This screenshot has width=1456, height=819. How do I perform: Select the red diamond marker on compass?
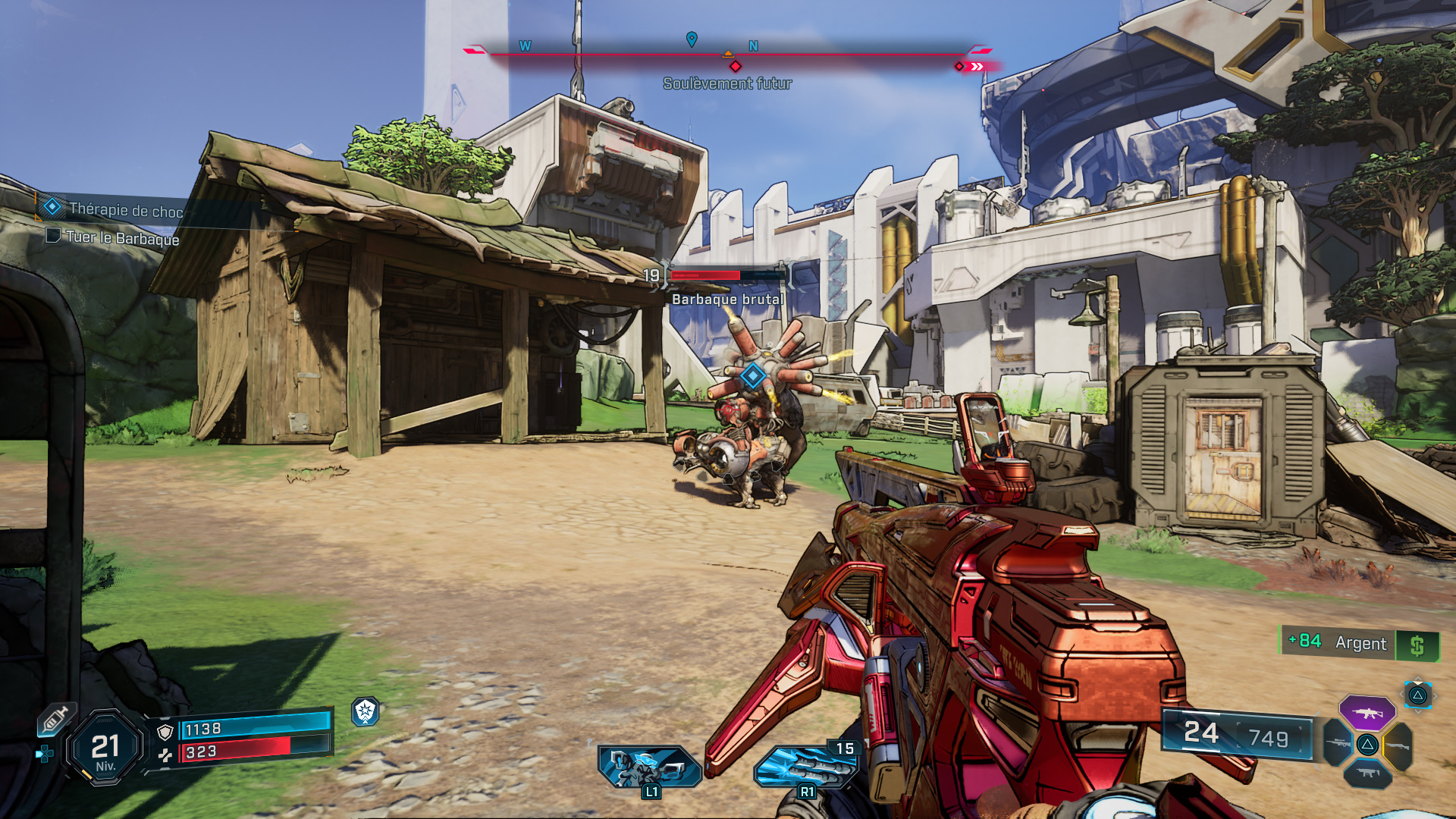tap(735, 67)
